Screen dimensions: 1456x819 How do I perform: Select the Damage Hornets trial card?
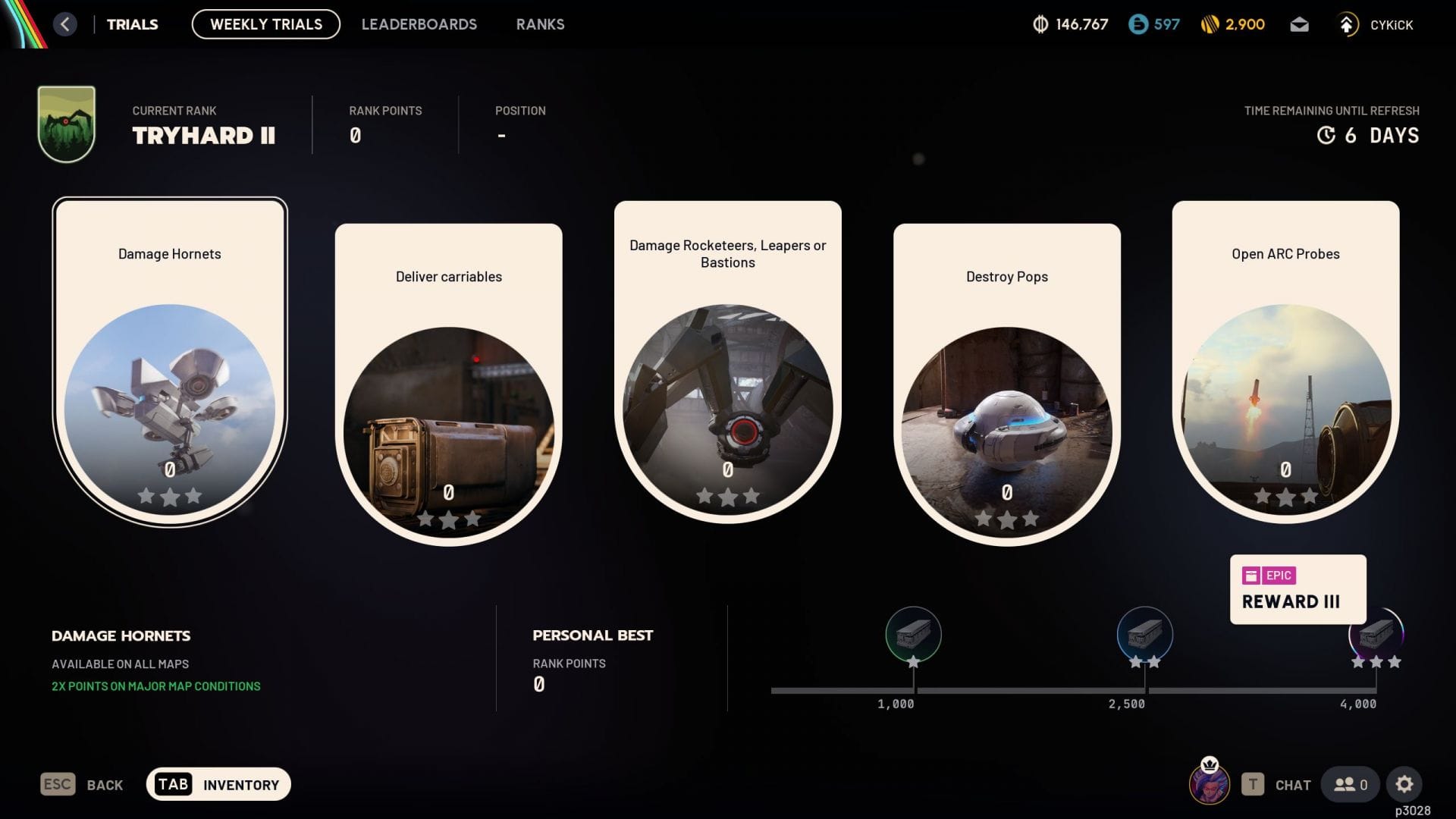click(x=168, y=356)
